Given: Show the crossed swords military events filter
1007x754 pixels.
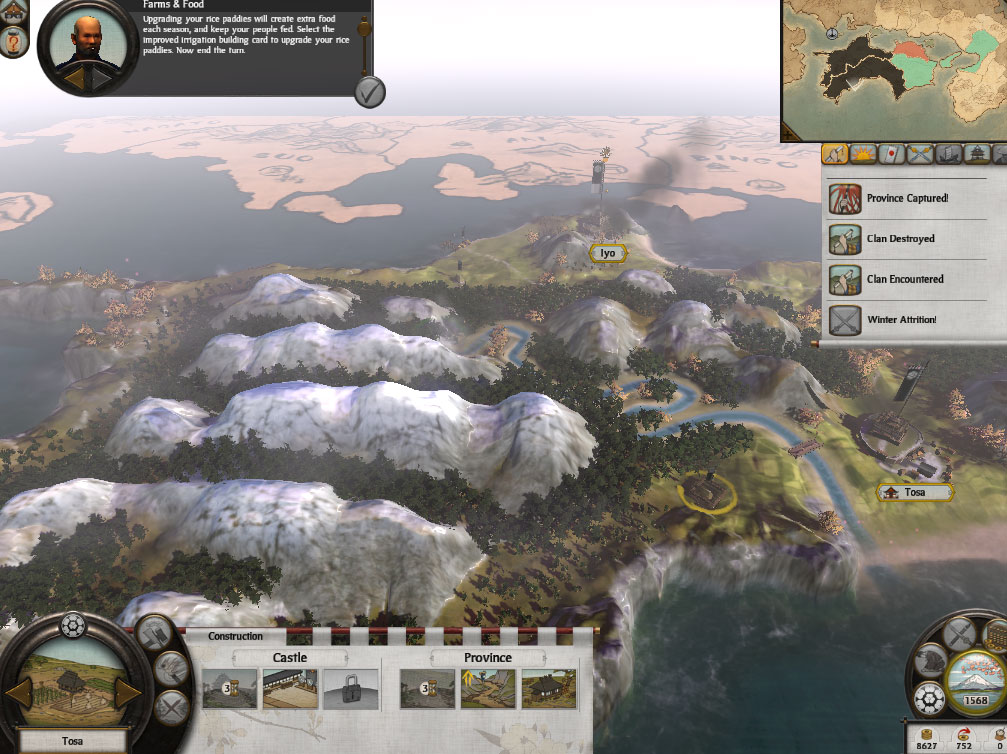Looking at the screenshot, I should coord(919,154).
